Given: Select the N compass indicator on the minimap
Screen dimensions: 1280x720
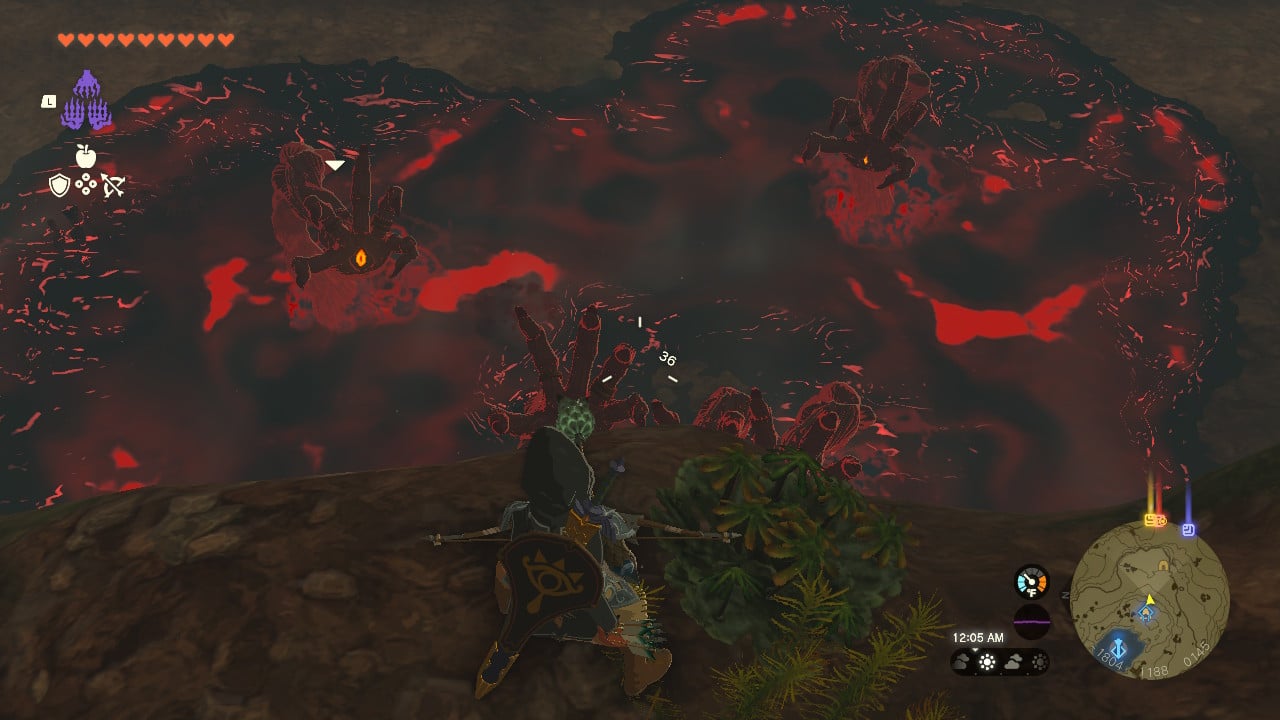Looking at the screenshot, I should point(1064,595).
